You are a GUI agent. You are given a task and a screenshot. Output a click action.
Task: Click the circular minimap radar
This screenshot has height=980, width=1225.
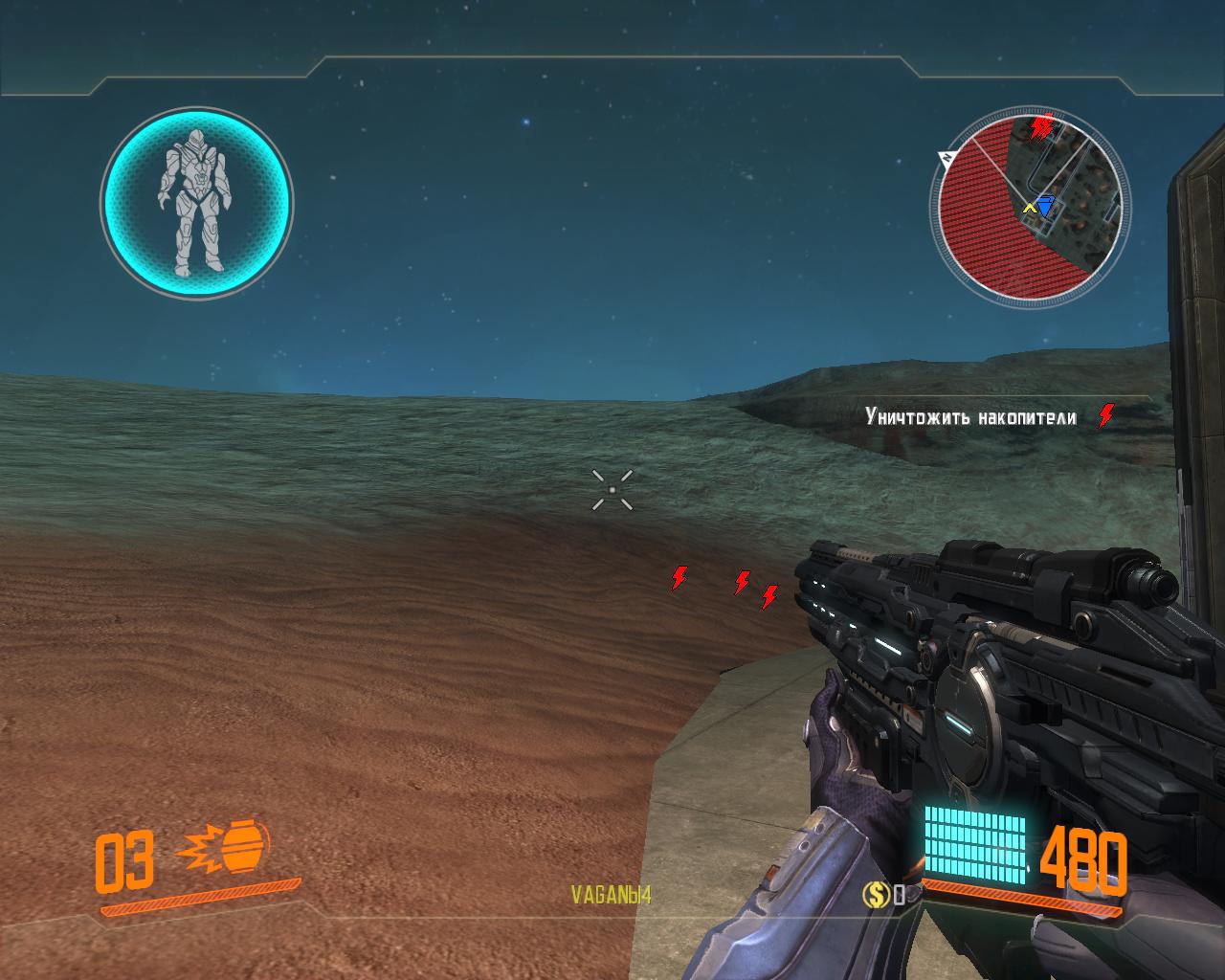pos(1028,205)
